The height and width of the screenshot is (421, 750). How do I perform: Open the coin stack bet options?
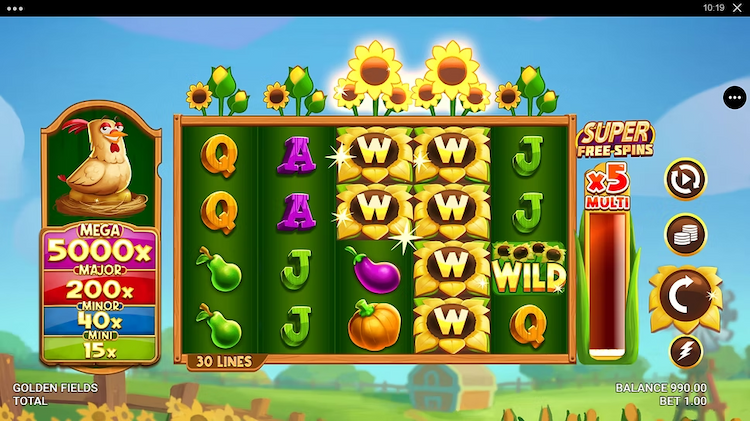(x=686, y=234)
